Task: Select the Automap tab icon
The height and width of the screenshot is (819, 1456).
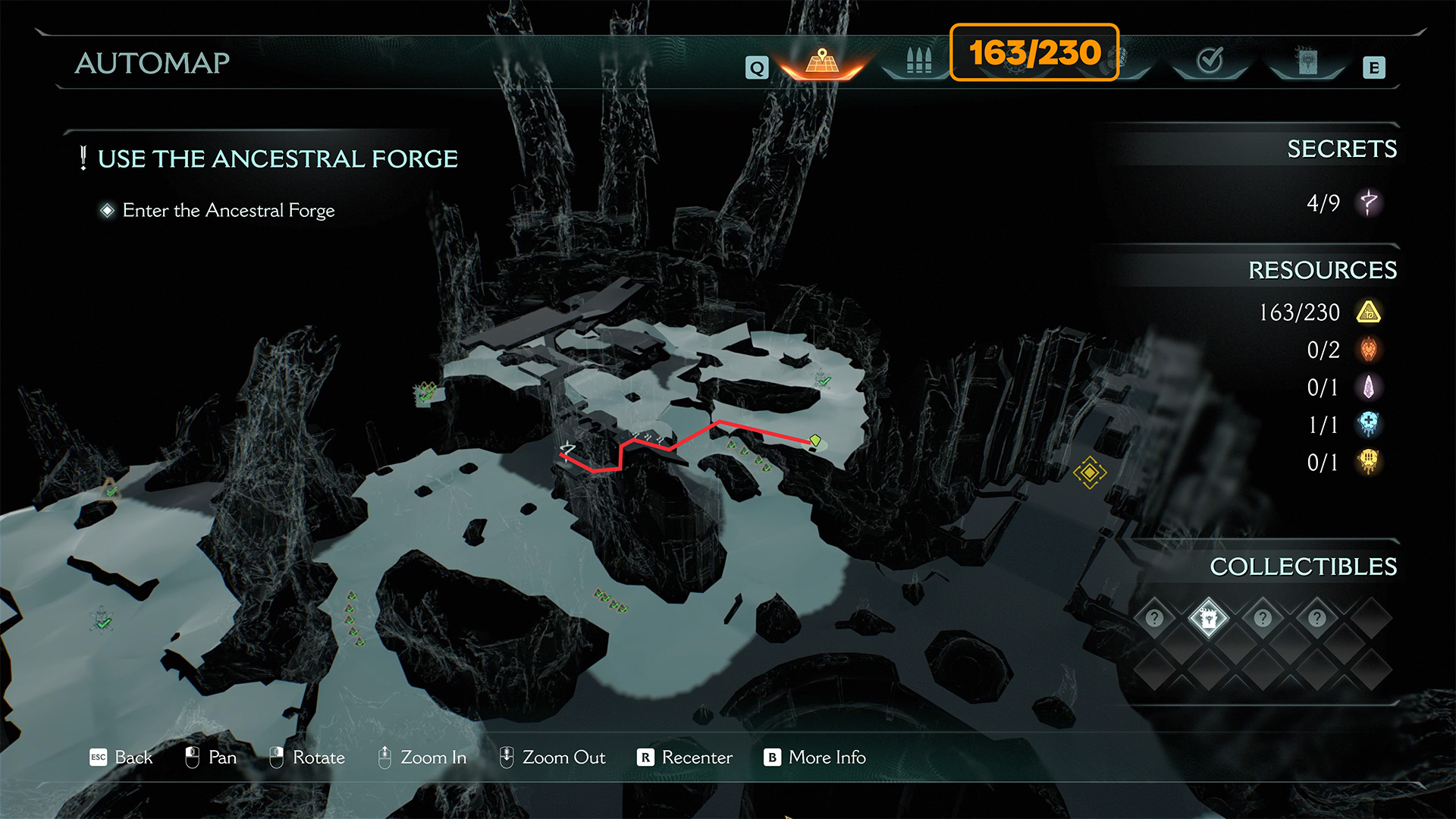Action: coord(822,61)
